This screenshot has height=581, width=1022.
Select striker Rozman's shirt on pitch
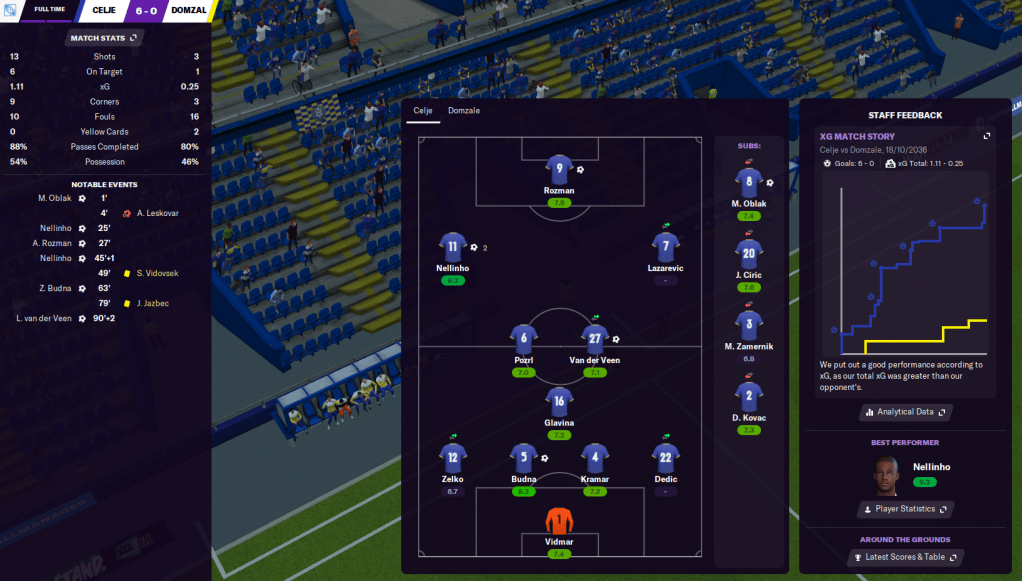tap(559, 169)
